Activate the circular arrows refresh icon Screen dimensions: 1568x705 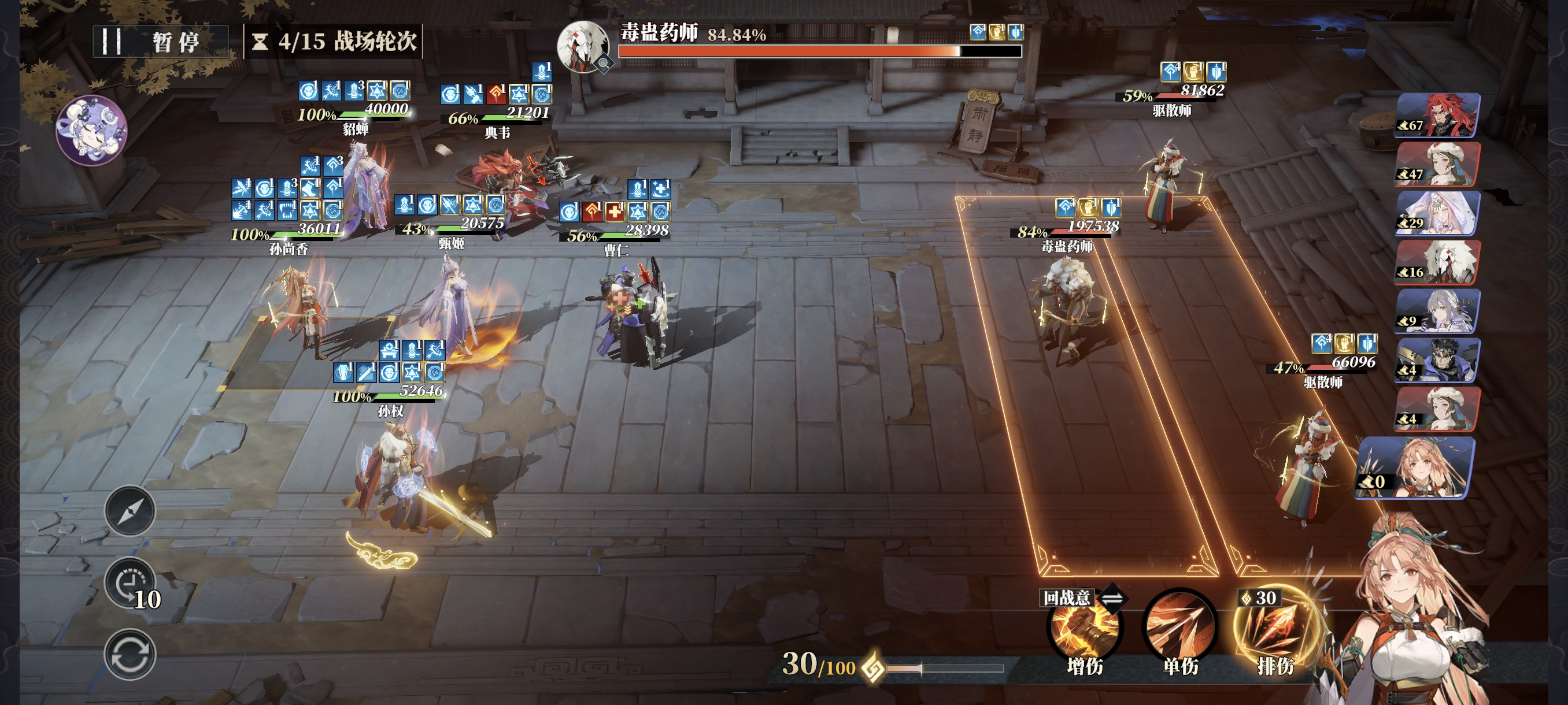(x=130, y=655)
